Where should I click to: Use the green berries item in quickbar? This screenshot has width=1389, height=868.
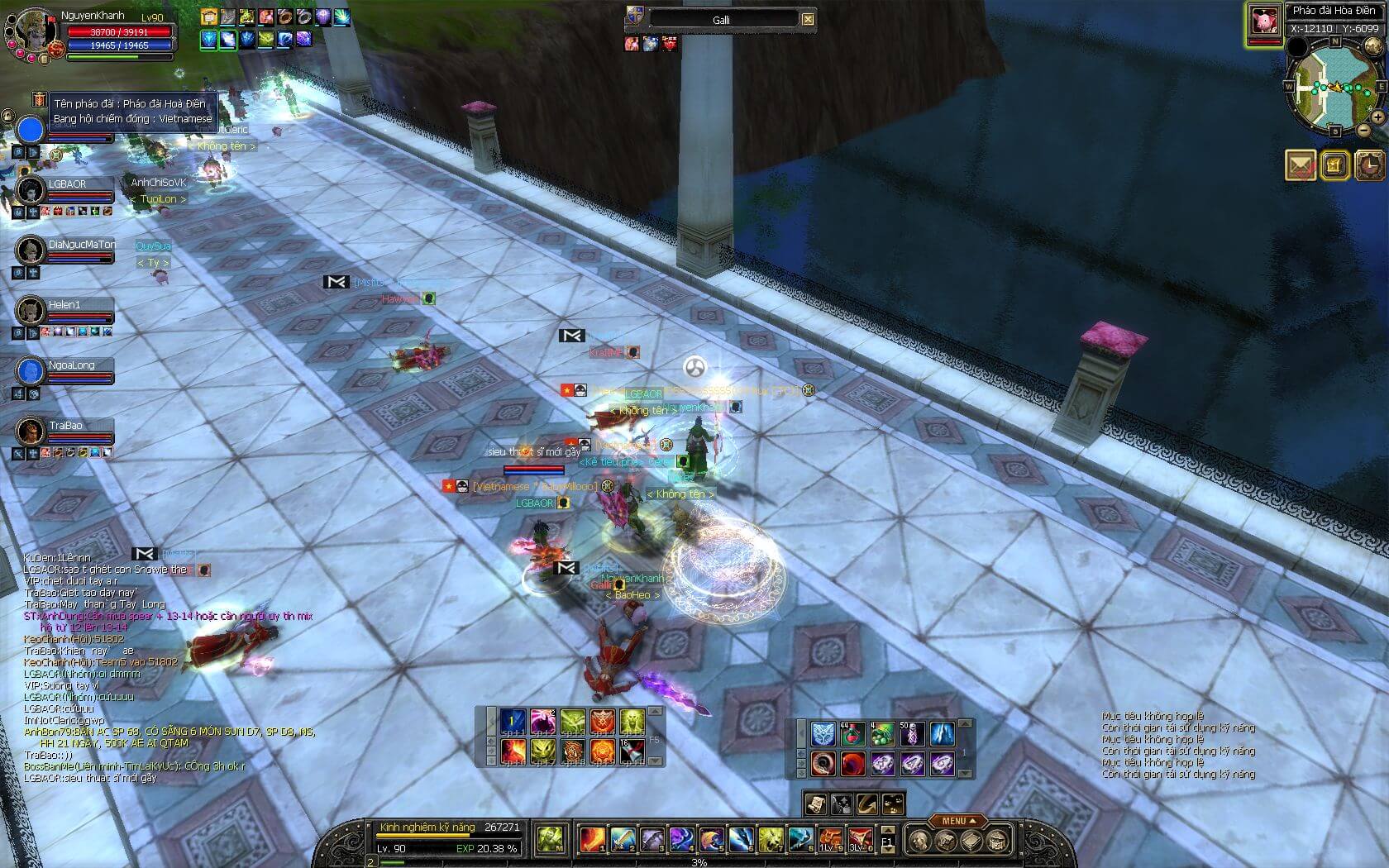point(882,733)
